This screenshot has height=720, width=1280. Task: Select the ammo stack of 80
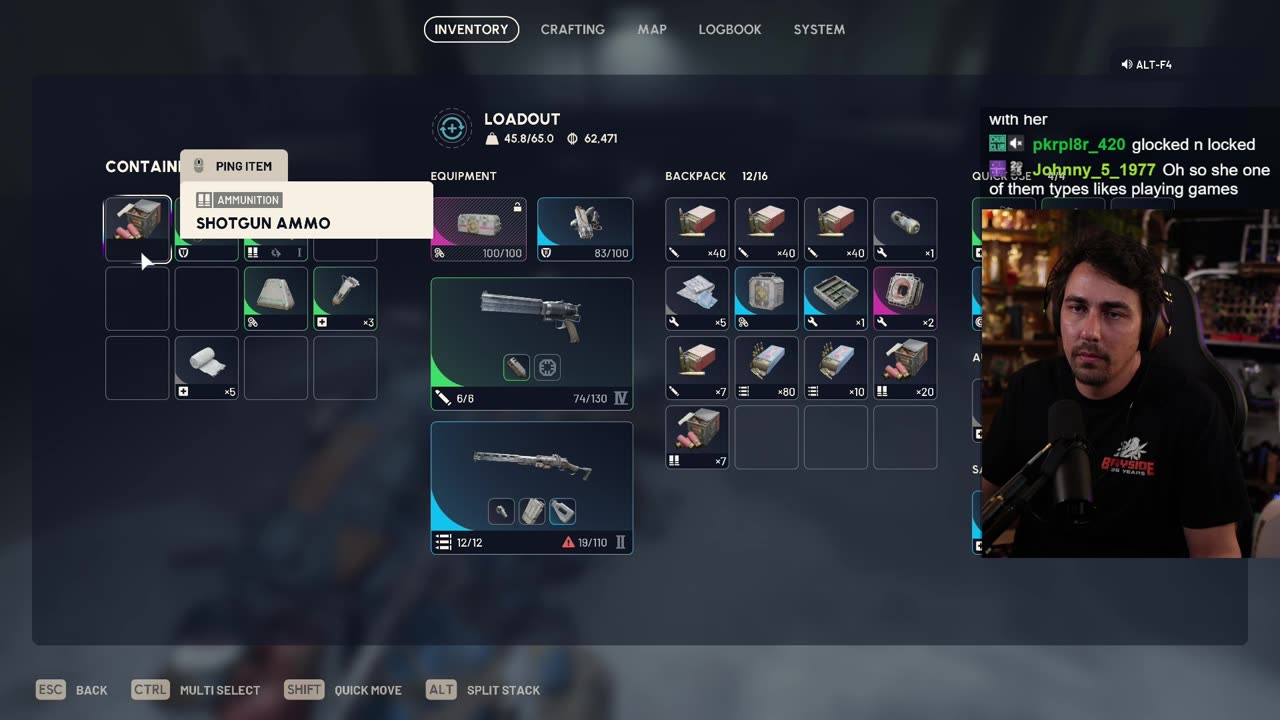[x=766, y=368]
